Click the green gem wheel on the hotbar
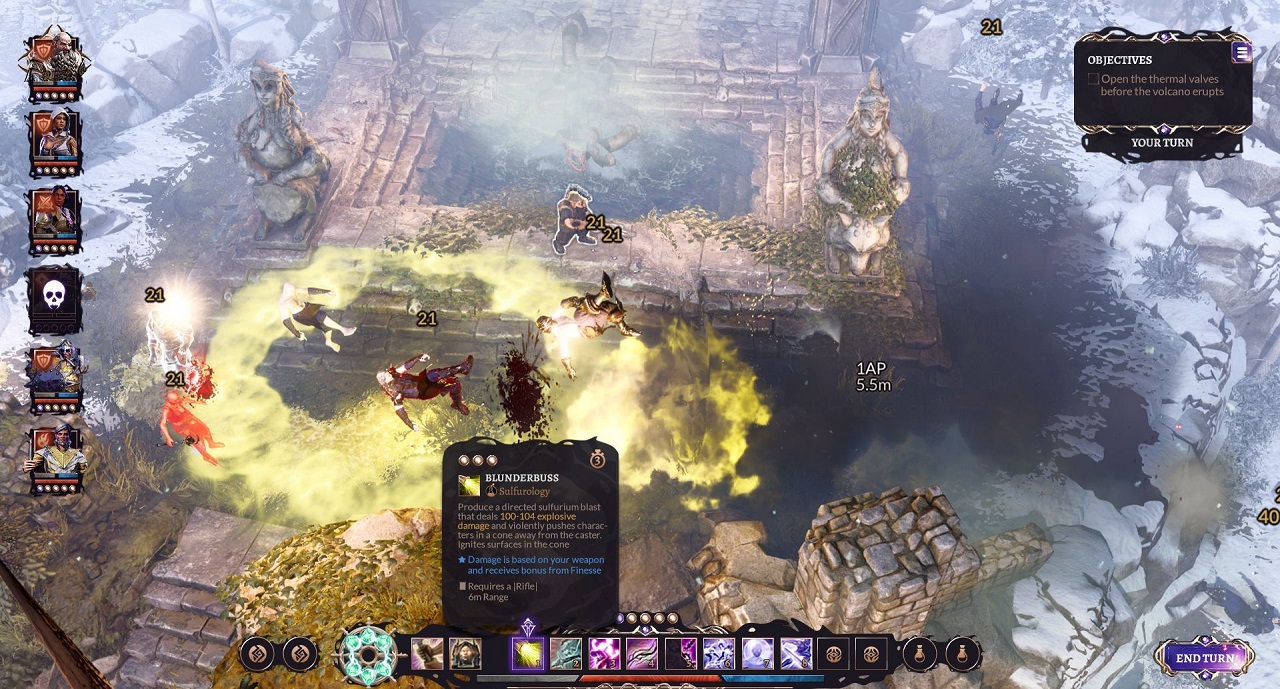 tap(366, 654)
